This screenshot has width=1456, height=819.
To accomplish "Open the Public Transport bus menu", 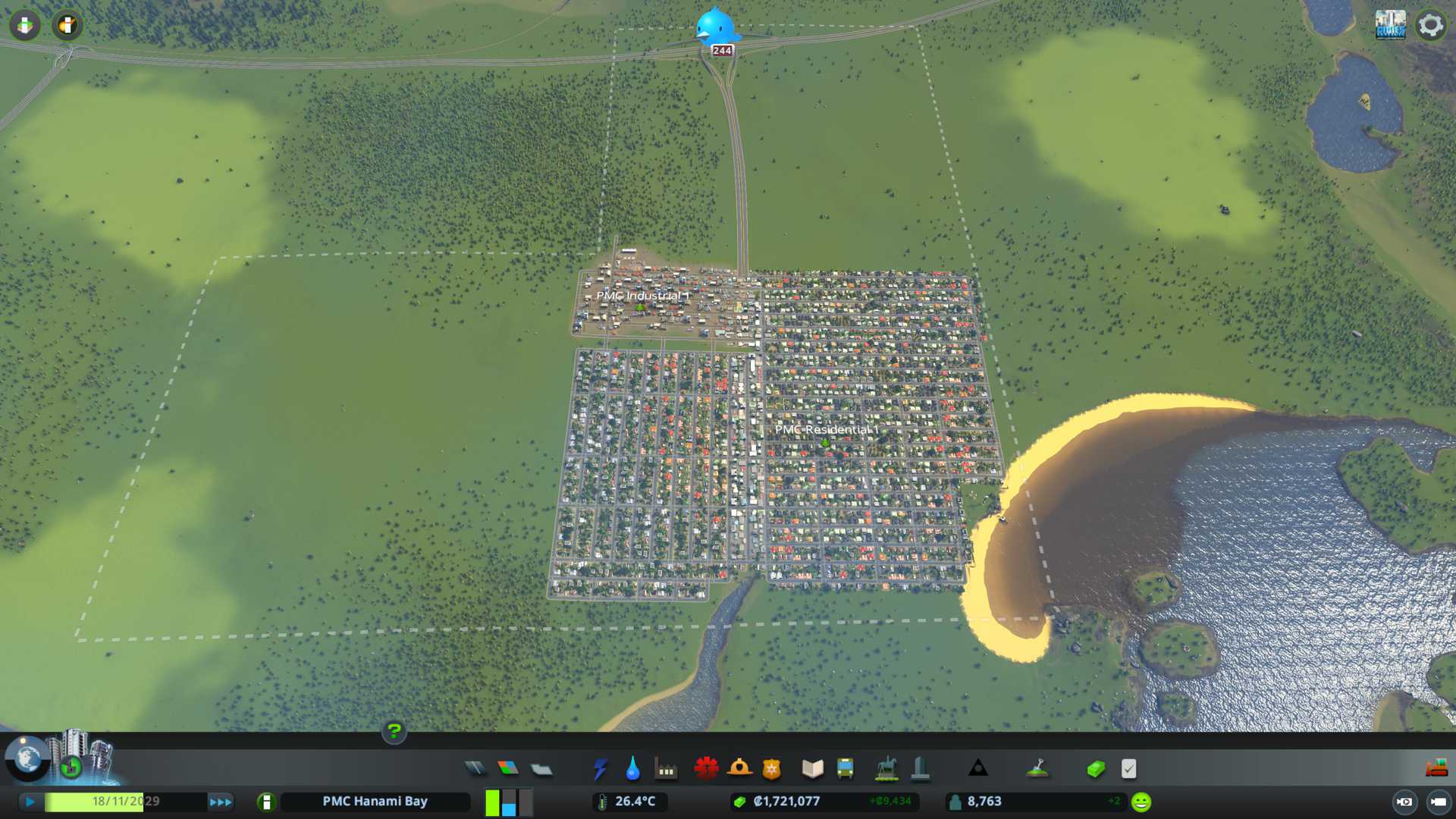I will [845, 769].
